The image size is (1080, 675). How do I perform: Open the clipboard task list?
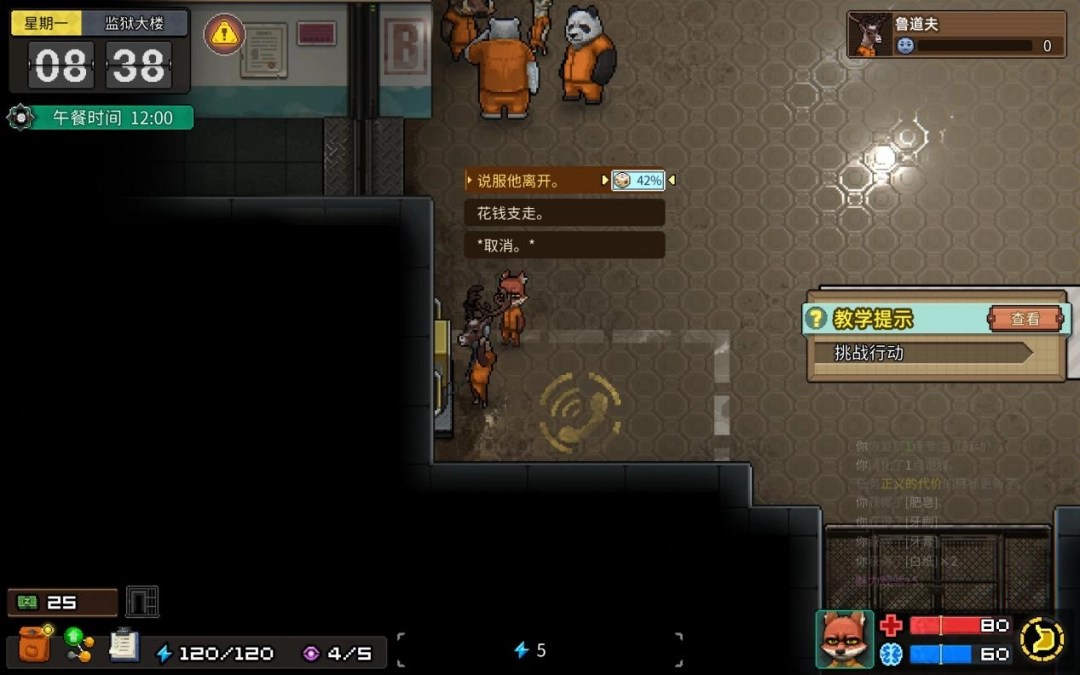124,645
